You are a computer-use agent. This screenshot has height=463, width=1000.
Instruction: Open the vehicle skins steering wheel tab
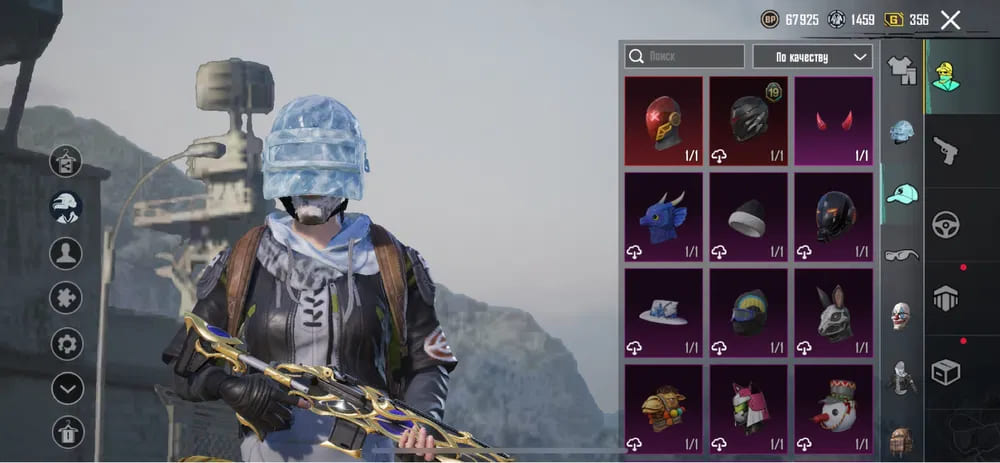[946, 224]
